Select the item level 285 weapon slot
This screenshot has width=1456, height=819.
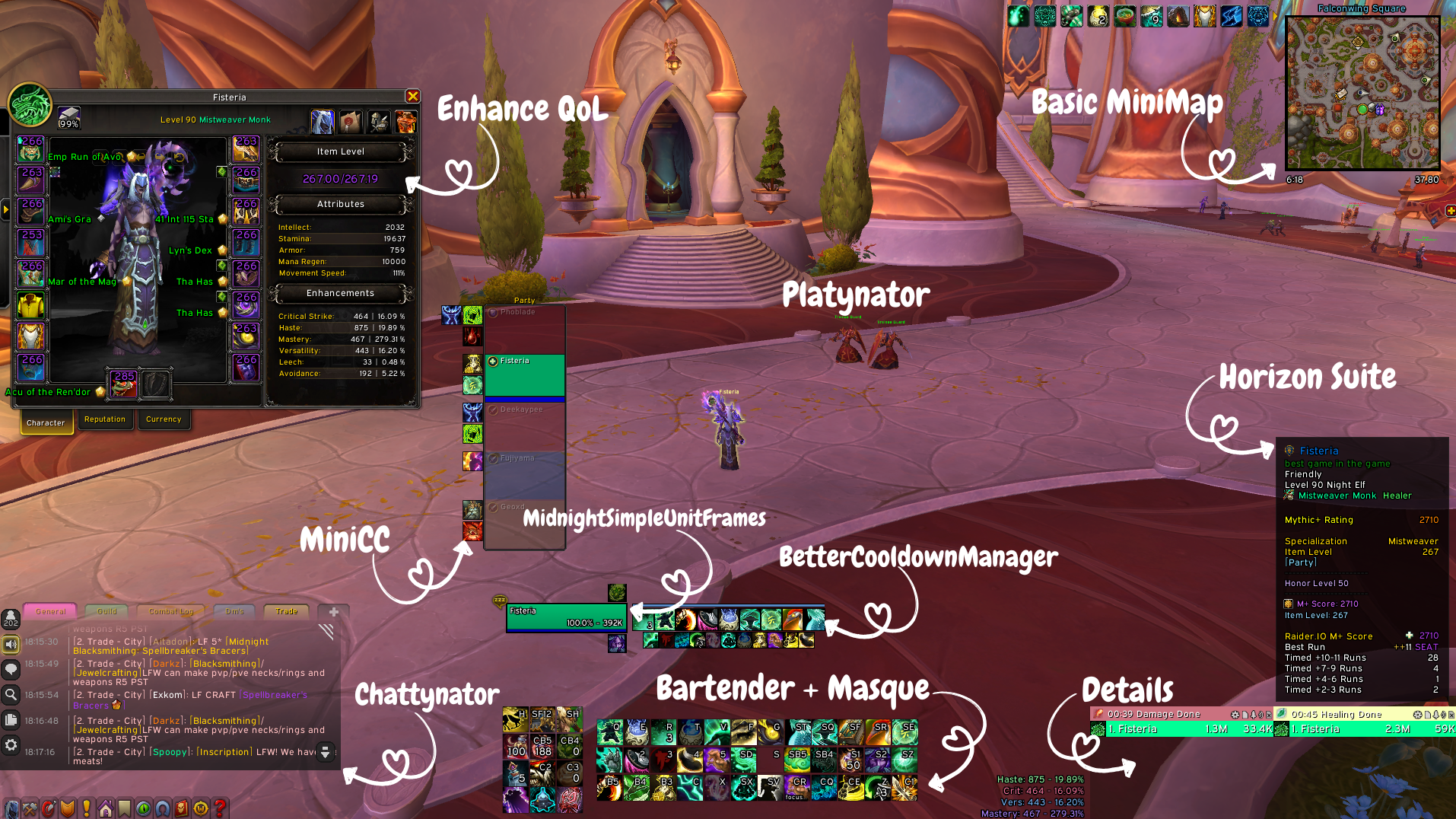[x=124, y=384]
